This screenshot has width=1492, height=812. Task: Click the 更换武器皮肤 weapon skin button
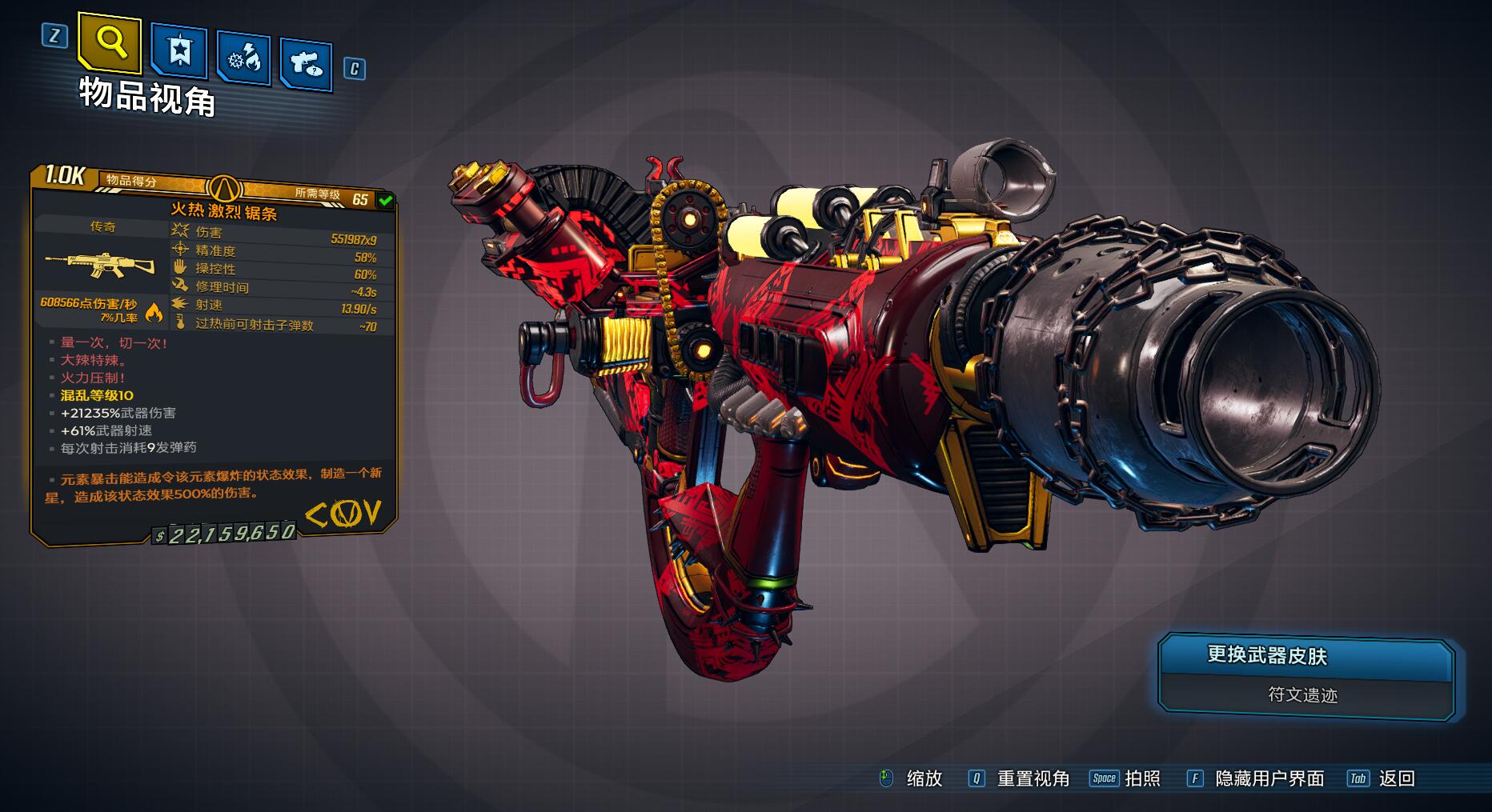1305,657
